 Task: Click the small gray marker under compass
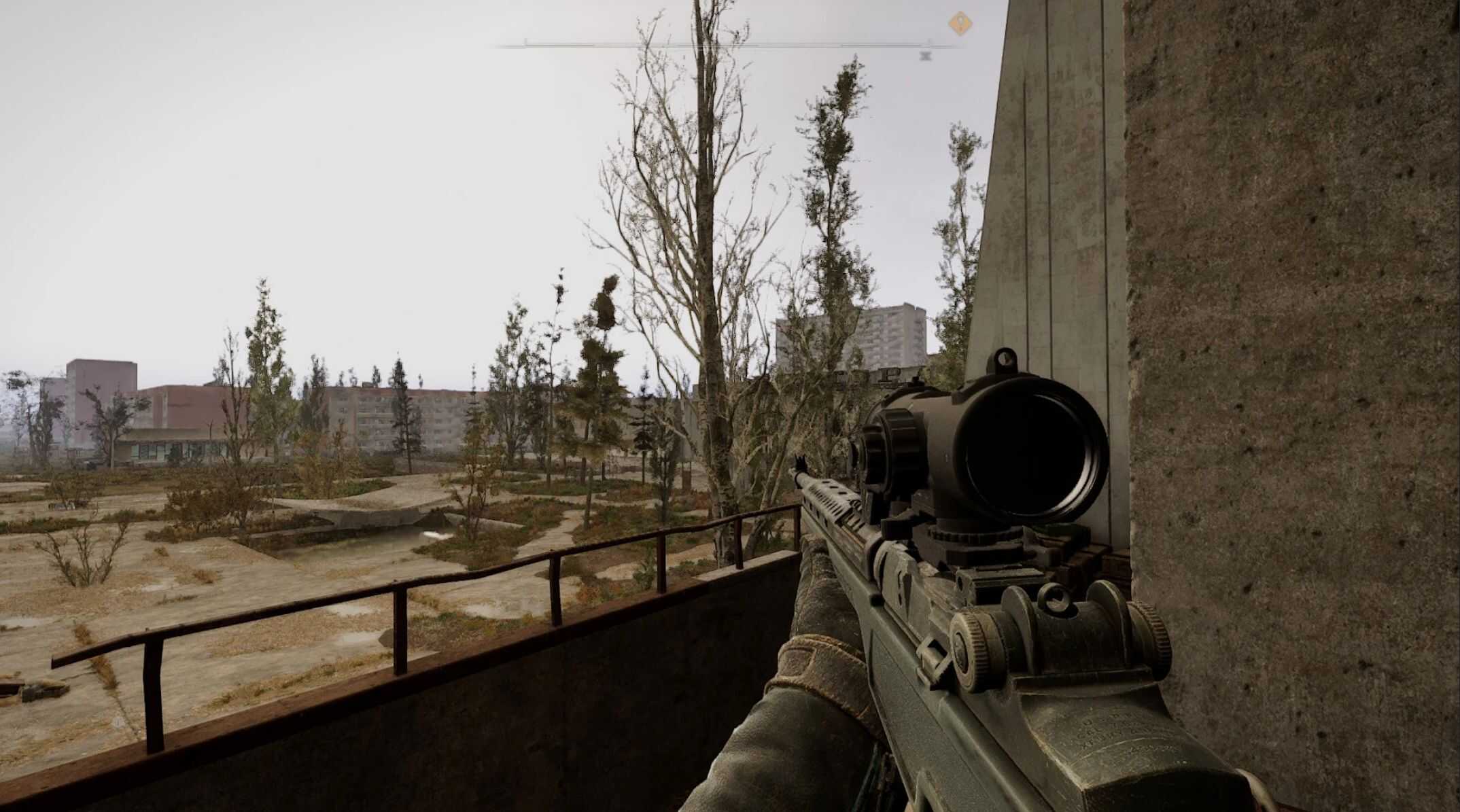[x=925, y=56]
